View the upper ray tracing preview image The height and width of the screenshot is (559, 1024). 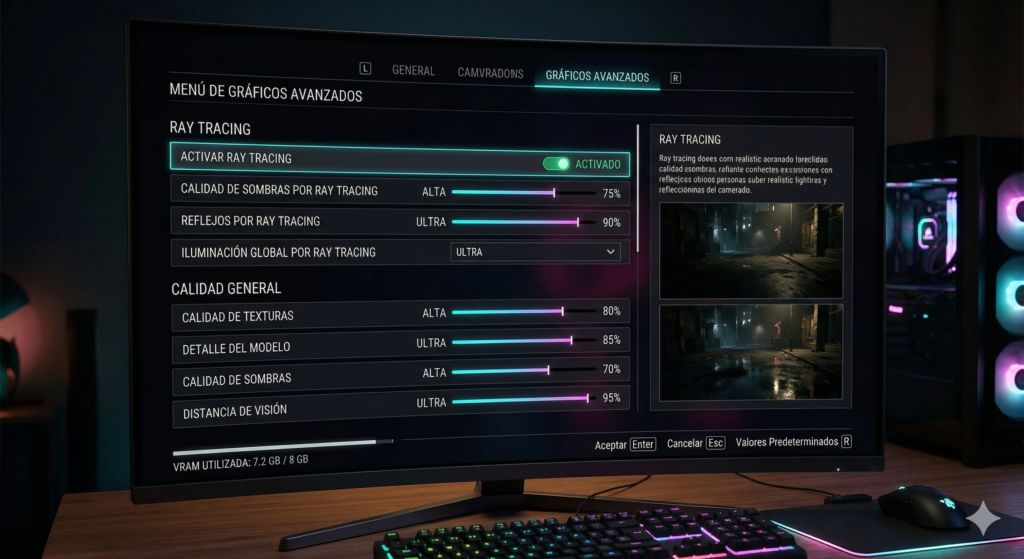[751, 250]
